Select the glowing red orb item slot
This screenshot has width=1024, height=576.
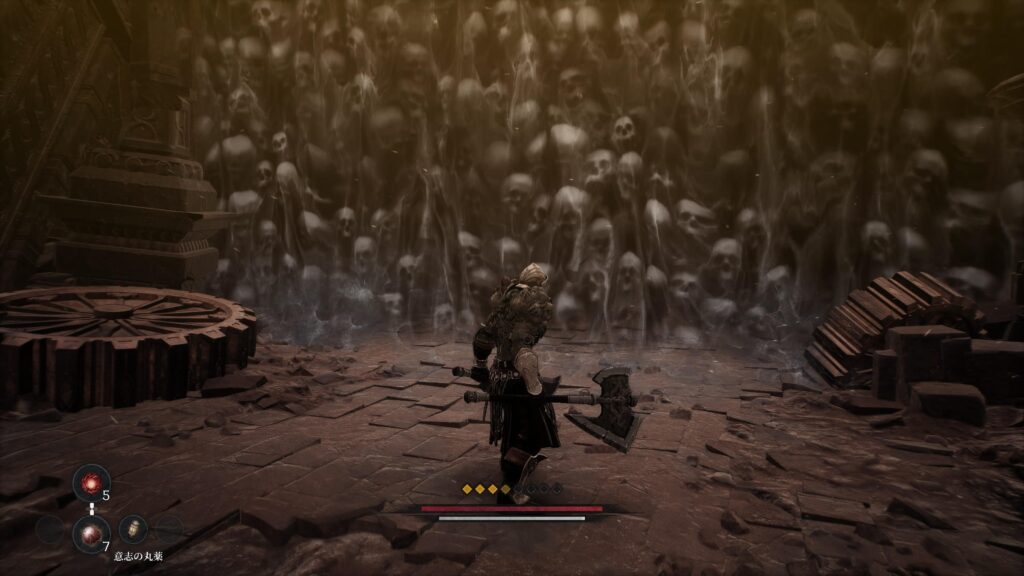[92, 484]
